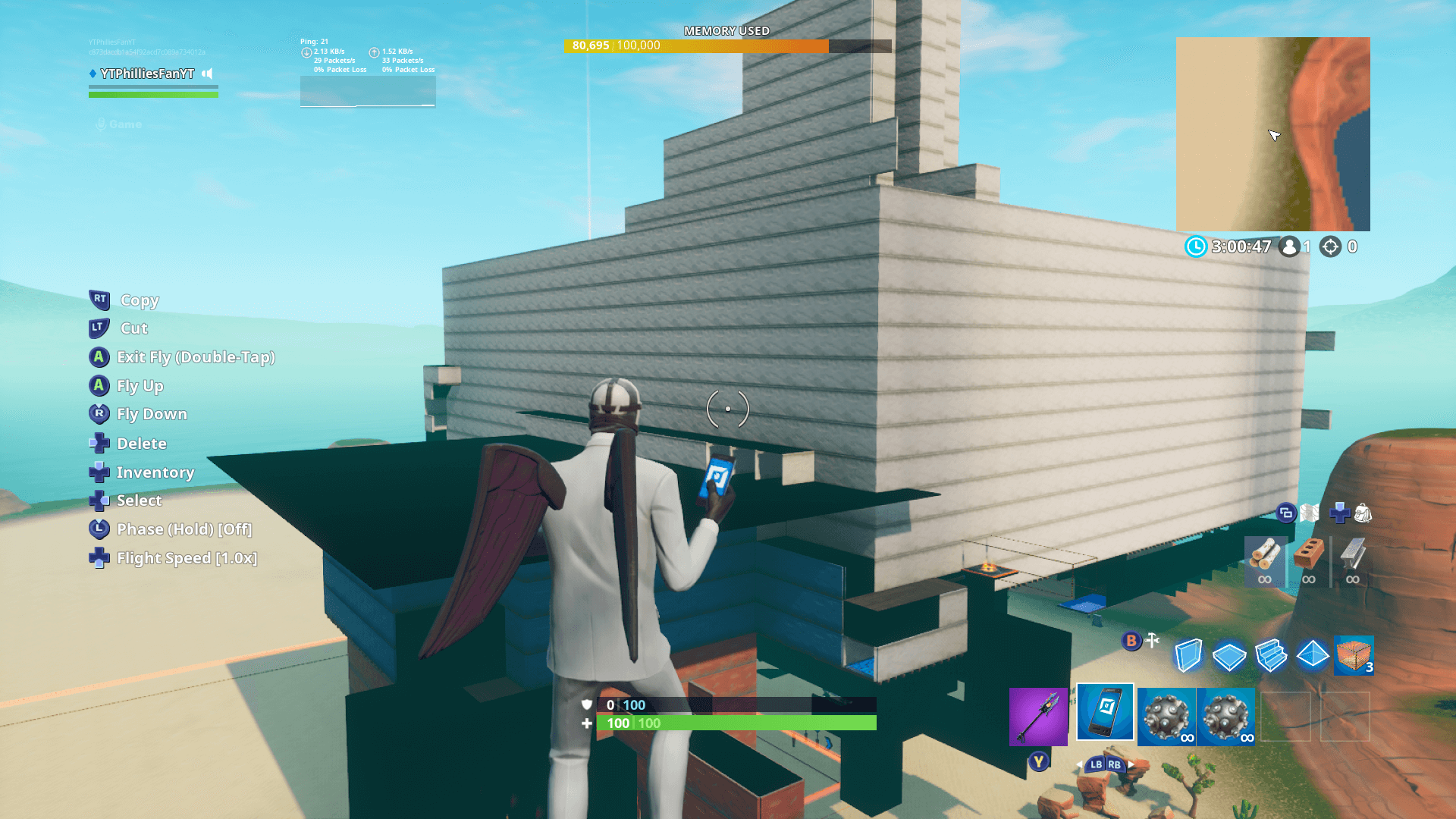Select the roof pyramid build piece icon
Image resolution: width=1456 pixels, height=819 pixels.
coord(1314,656)
